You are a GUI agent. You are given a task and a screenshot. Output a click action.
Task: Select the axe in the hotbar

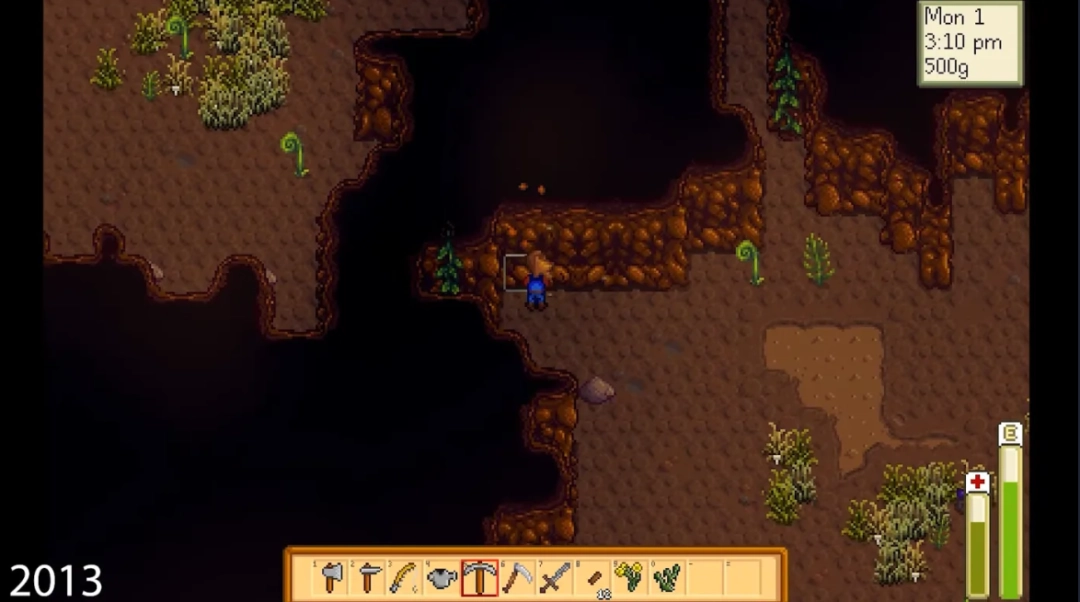pos(332,577)
